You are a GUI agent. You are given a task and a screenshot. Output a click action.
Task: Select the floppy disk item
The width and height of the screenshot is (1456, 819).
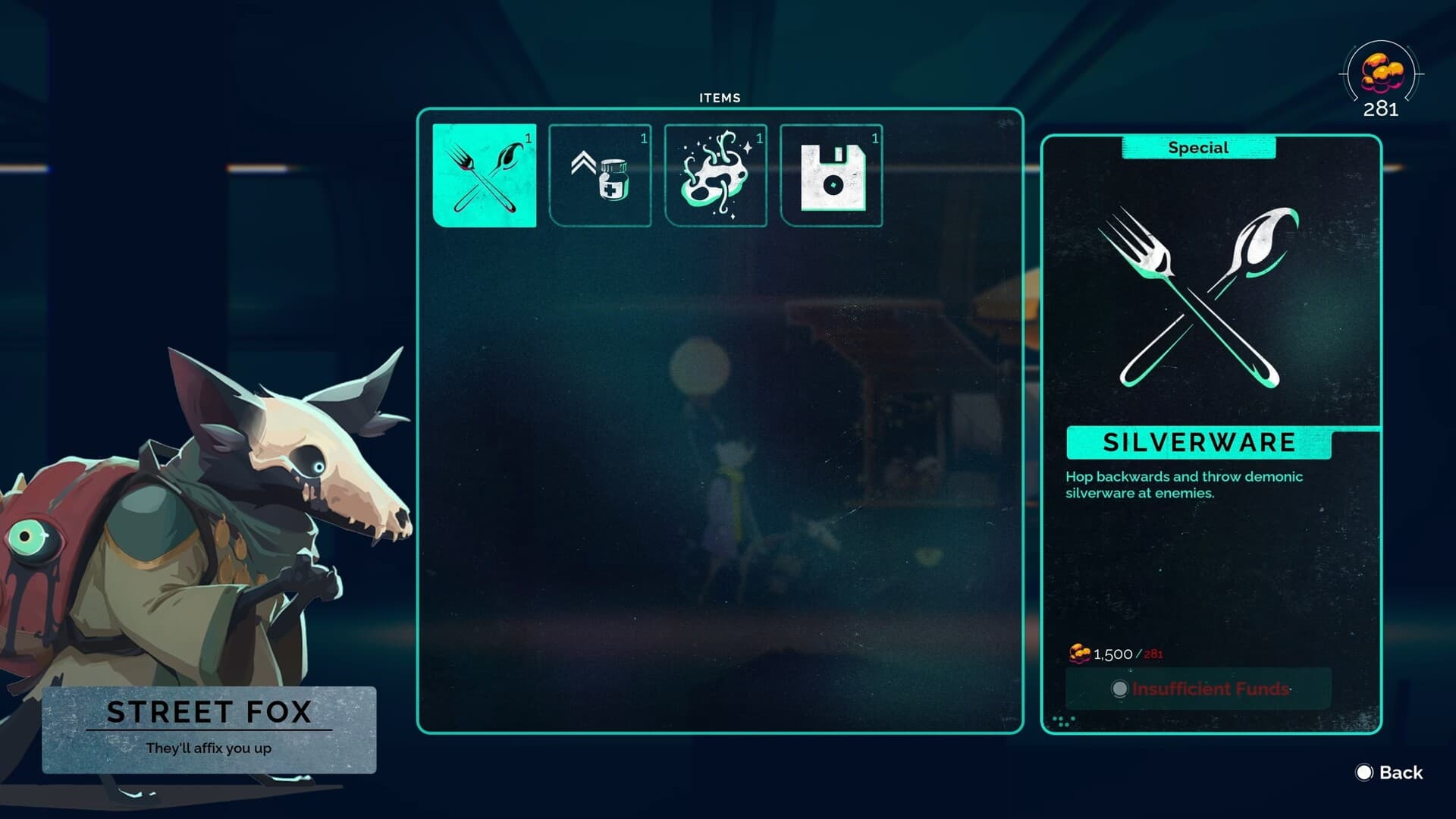click(830, 174)
